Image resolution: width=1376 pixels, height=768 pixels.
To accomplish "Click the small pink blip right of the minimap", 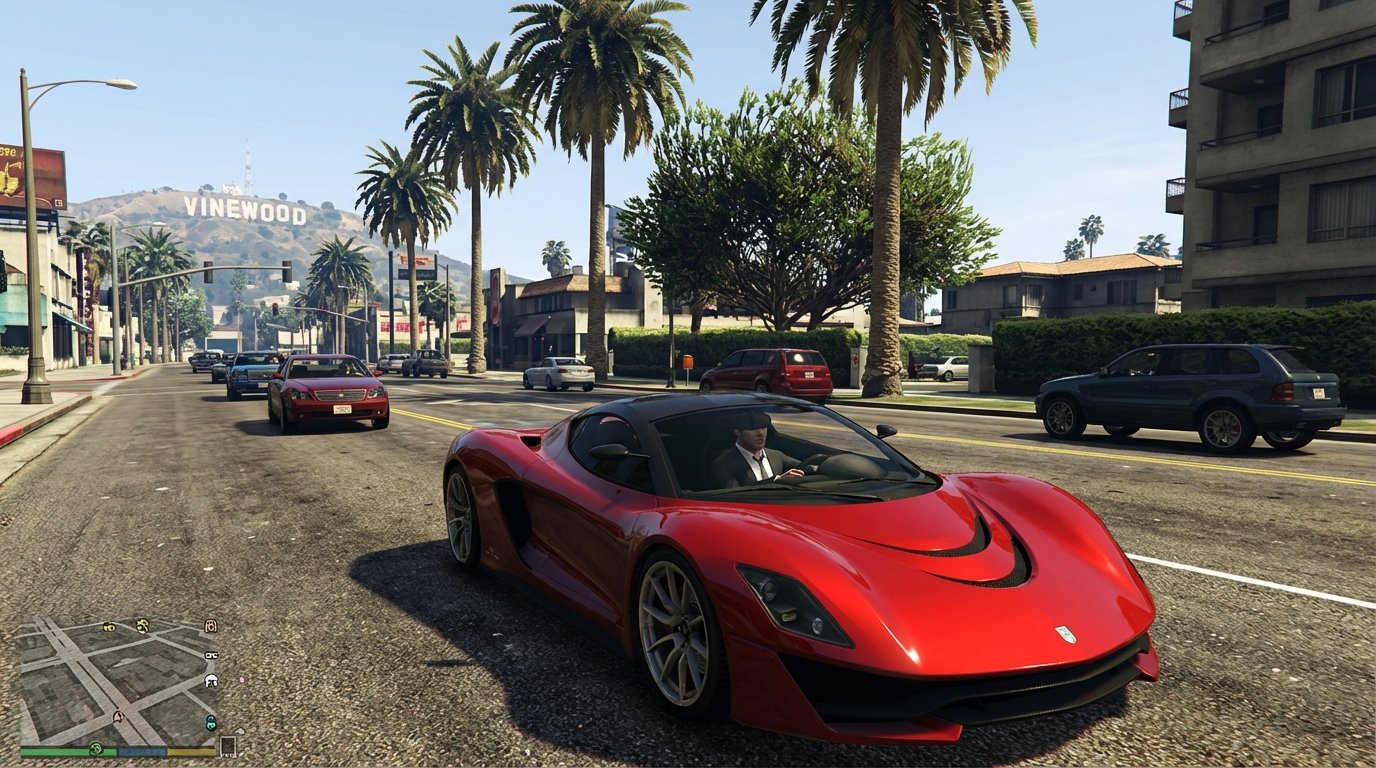I will (x=241, y=680).
